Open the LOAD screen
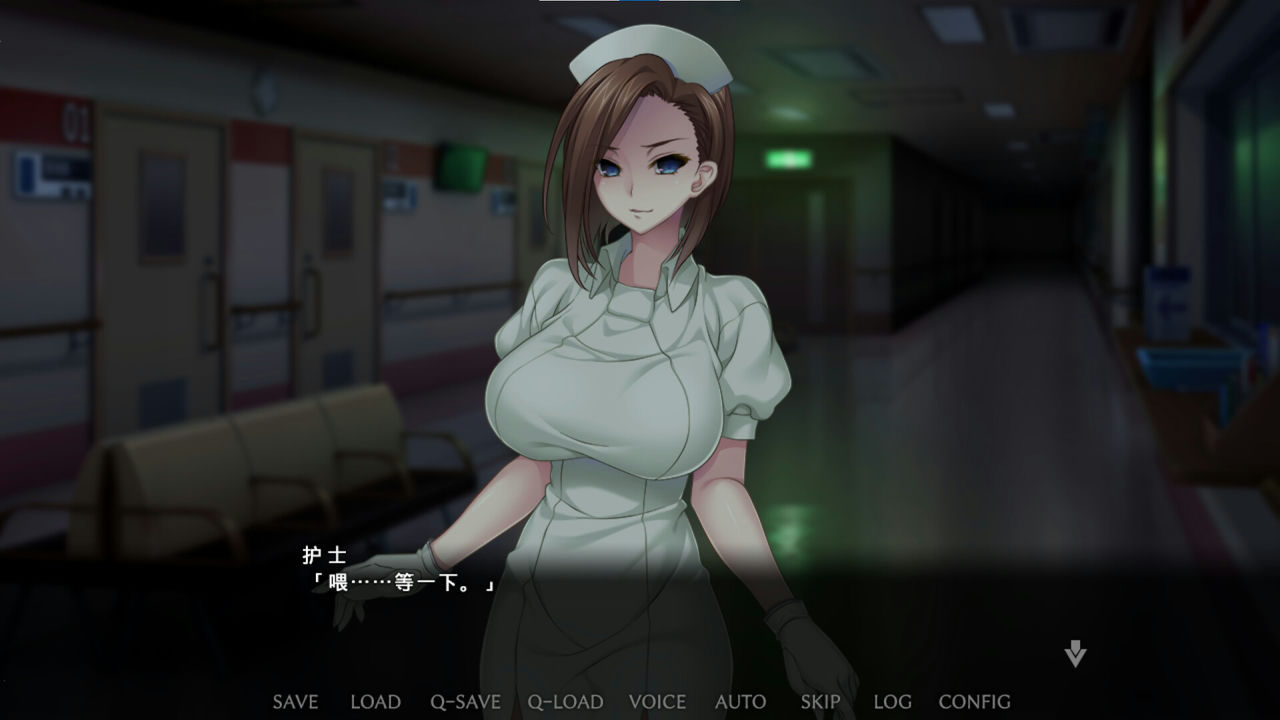 tap(375, 701)
